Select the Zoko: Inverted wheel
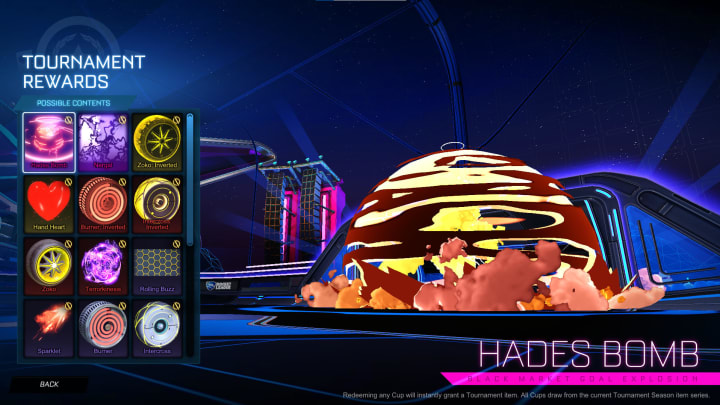 point(155,140)
